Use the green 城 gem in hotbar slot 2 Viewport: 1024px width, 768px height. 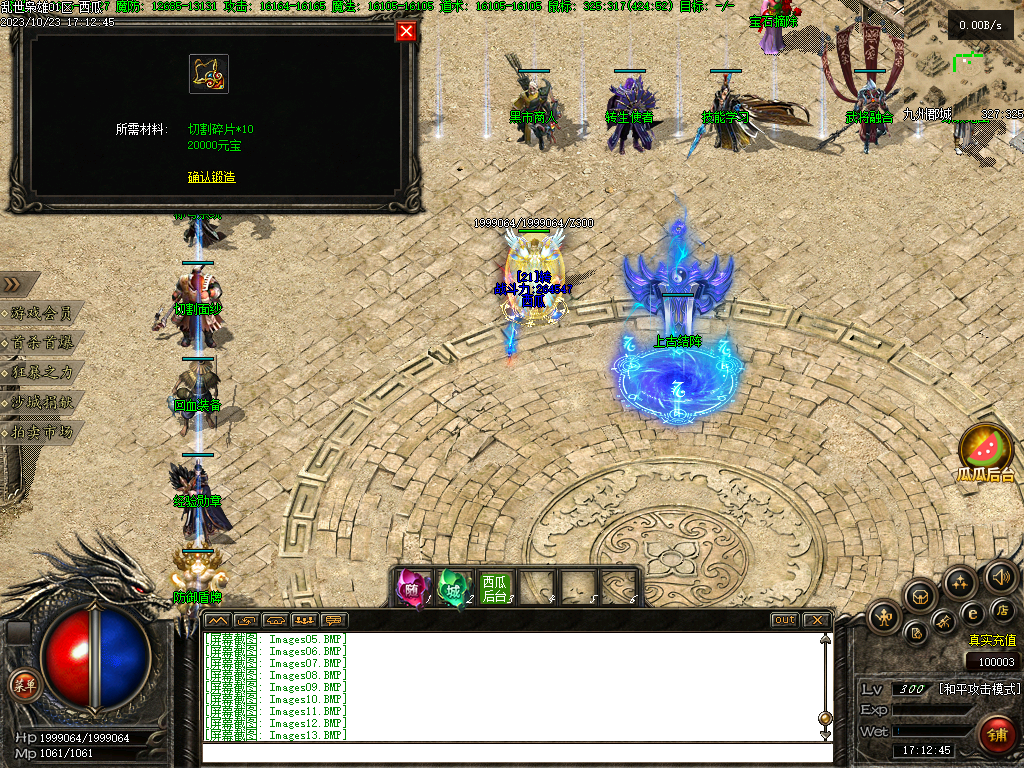coord(454,587)
